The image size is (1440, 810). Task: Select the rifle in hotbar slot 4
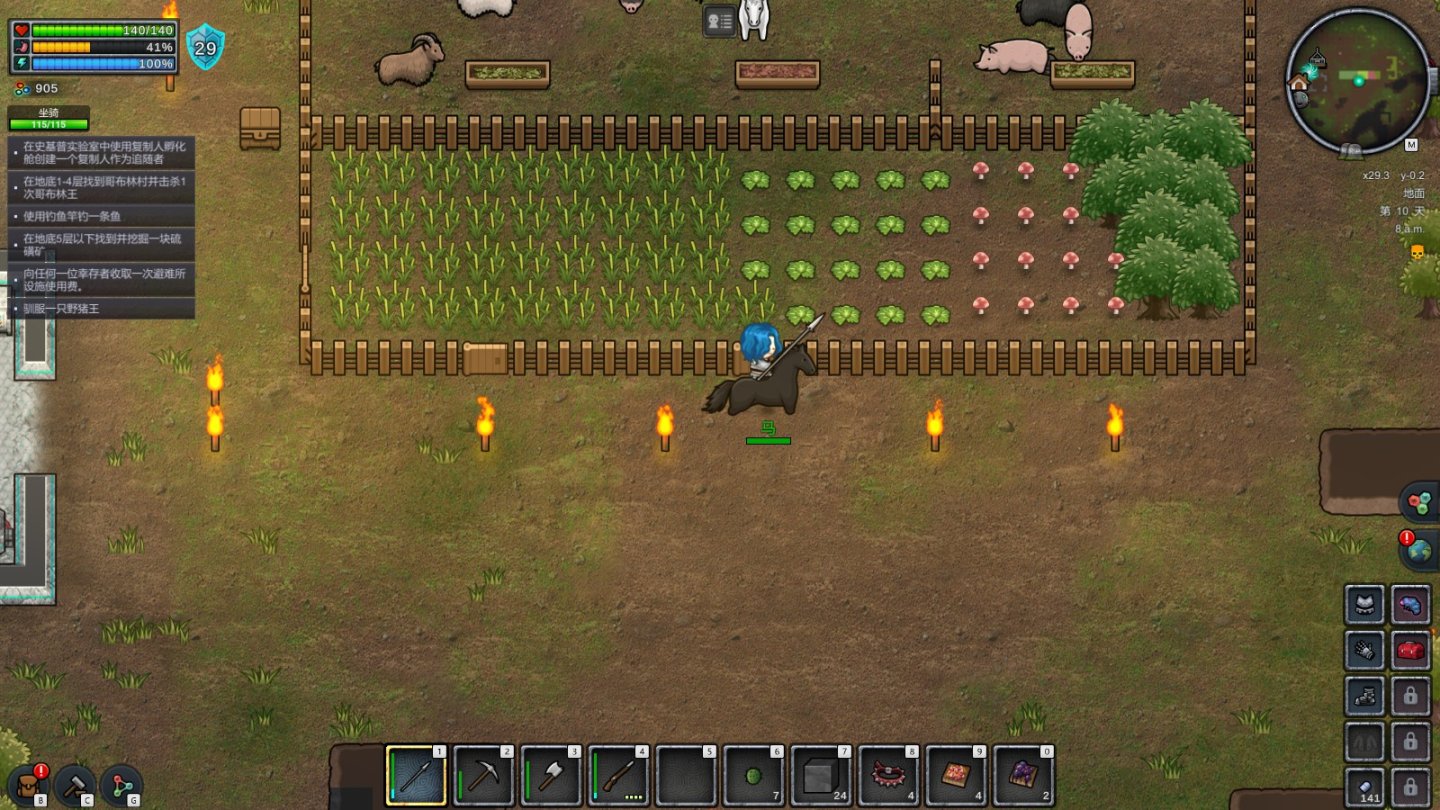pos(620,776)
